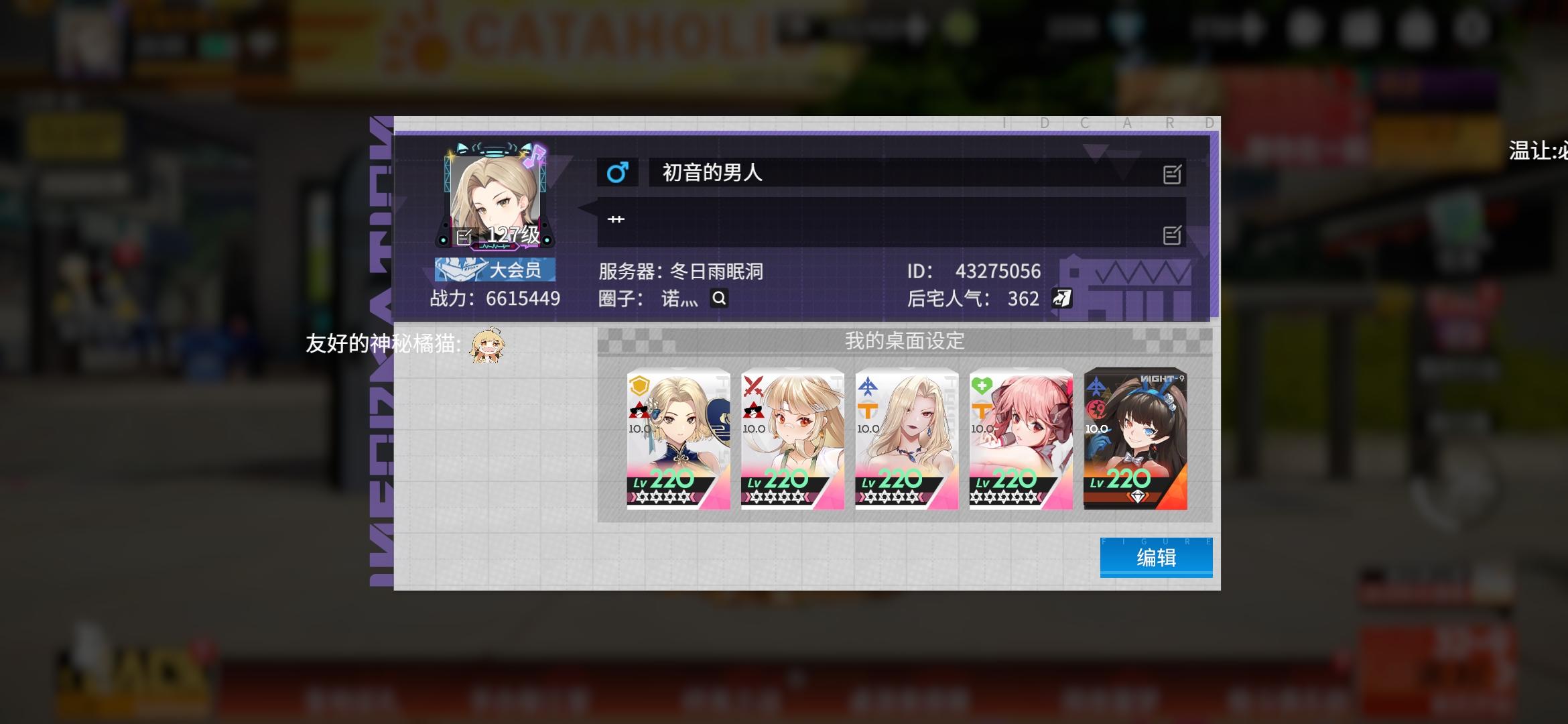Switch to the 服务器 info row showing 冬日雨眠洞
The width and height of the screenshot is (1568, 724).
point(683,271)
